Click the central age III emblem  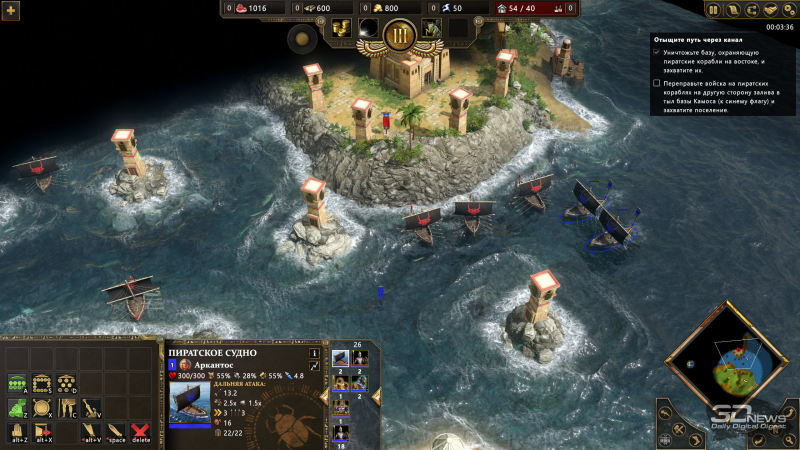[x=400, y=34]
